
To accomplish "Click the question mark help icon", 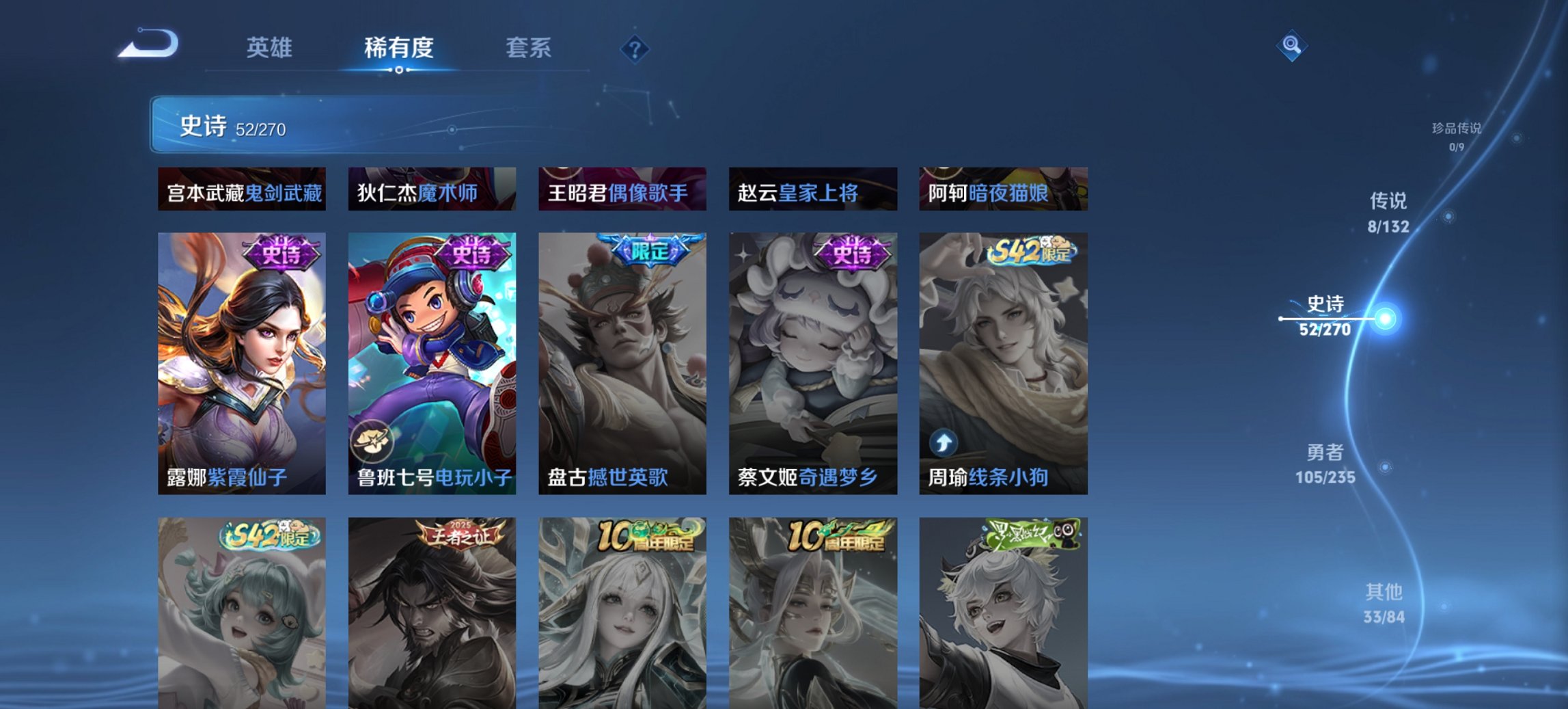I will coord(635,49).
